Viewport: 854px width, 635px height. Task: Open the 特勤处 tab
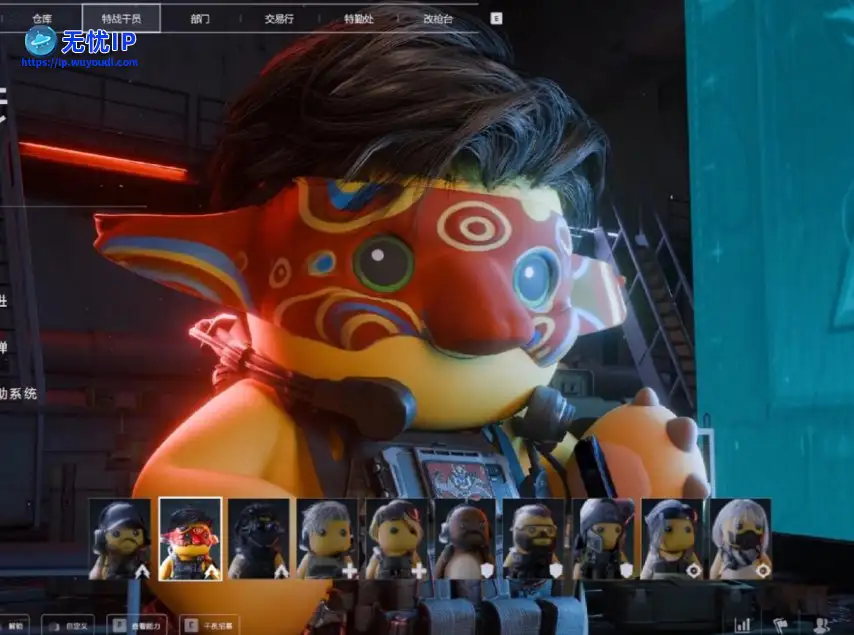click(x=357, y=18)
